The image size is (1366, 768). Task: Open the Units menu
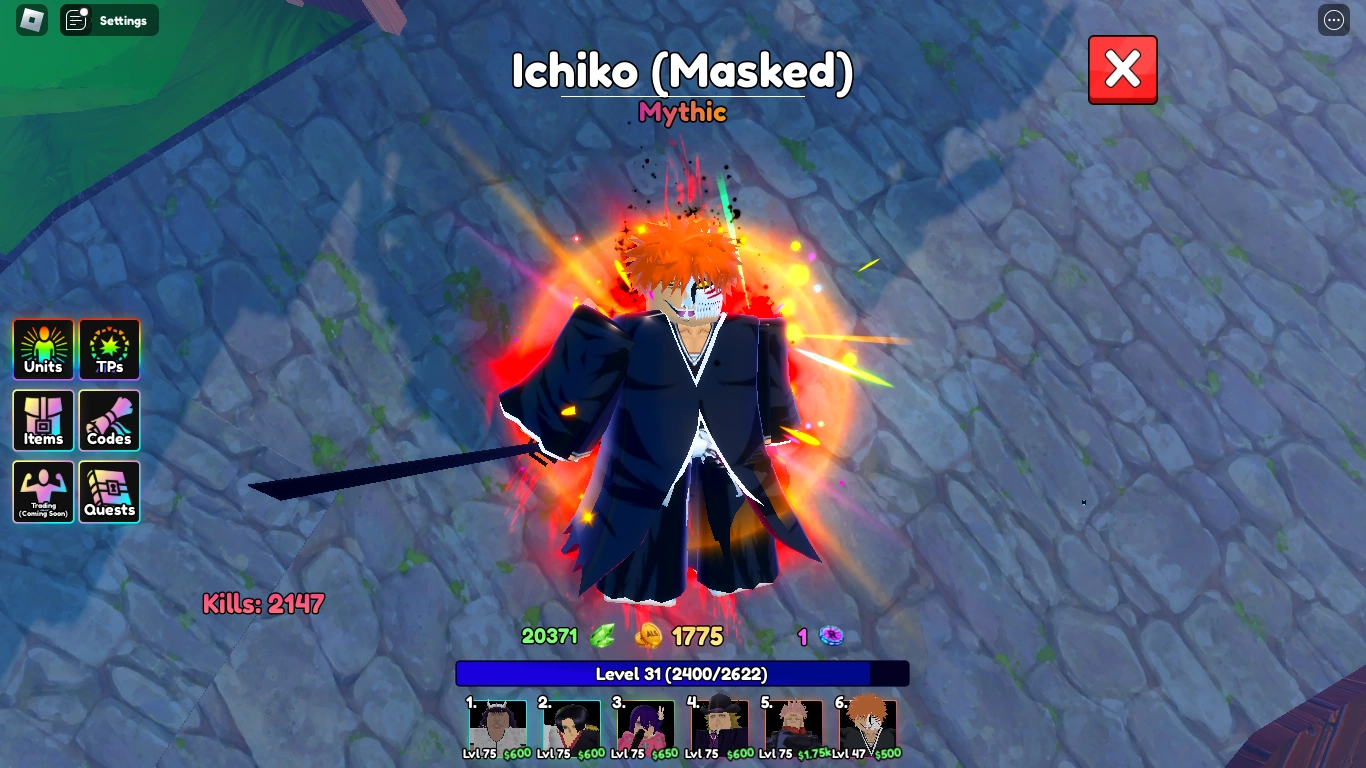[x=42, y=349]
